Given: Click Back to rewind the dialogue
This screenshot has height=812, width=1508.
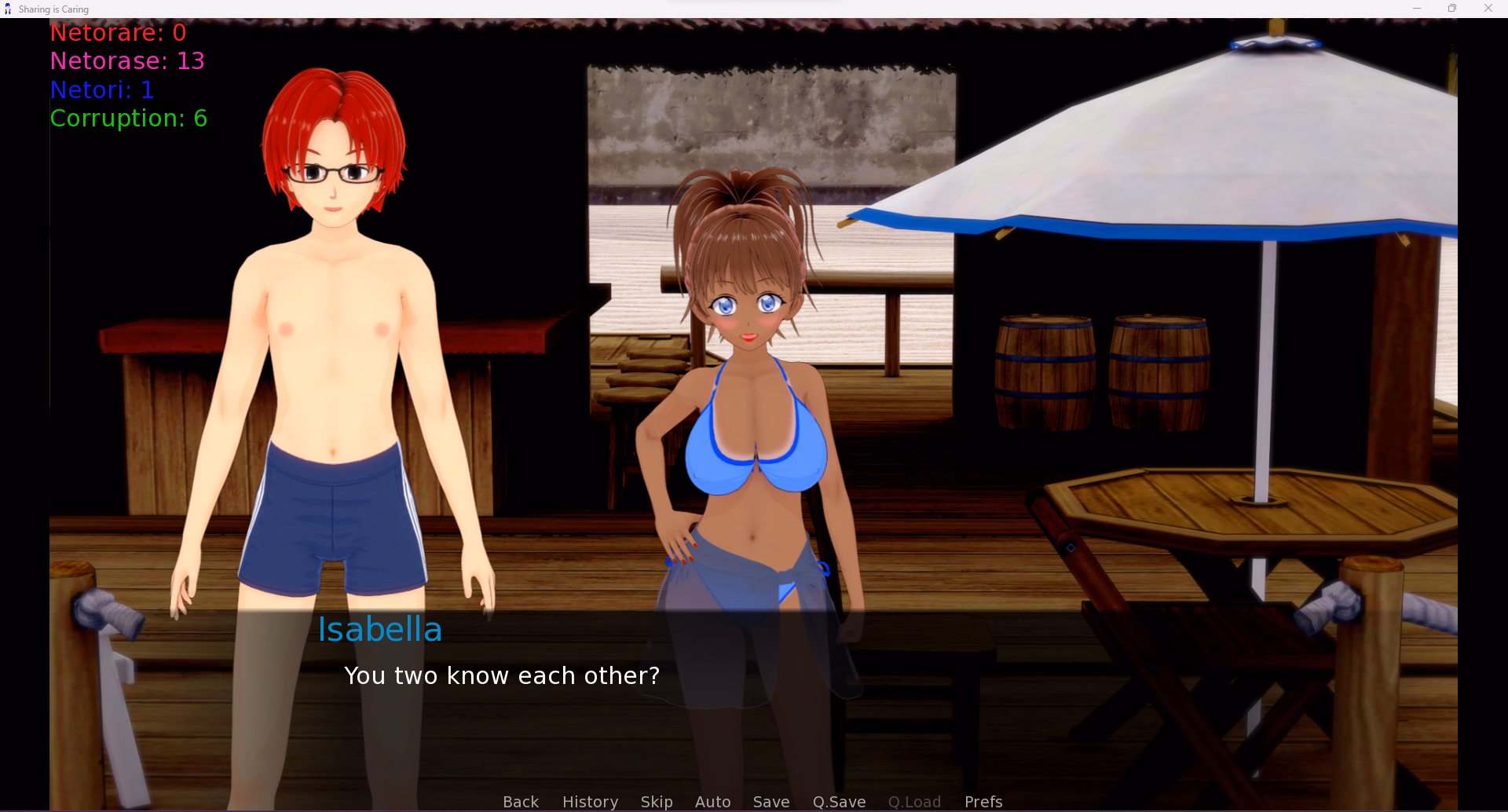Looking at the screenshot, I should point(520,801).
